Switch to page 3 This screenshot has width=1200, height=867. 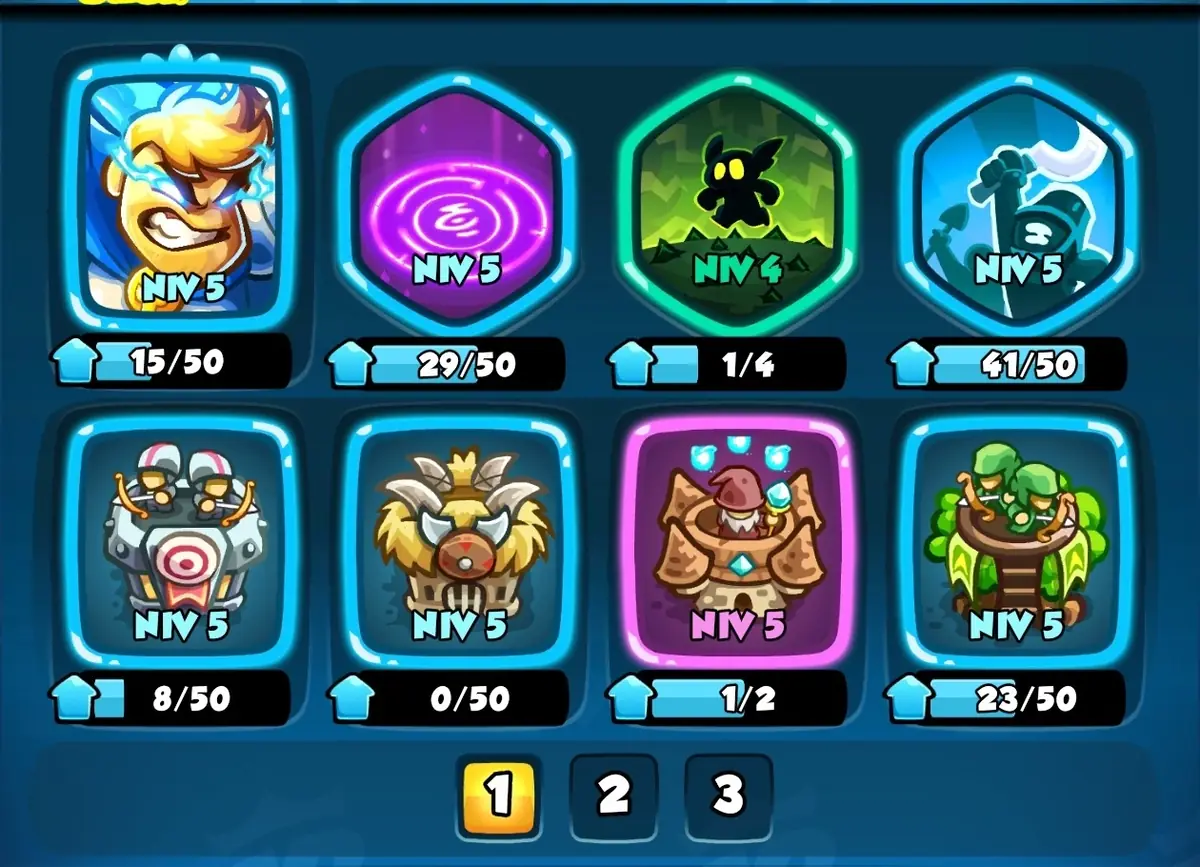[728, 796]
